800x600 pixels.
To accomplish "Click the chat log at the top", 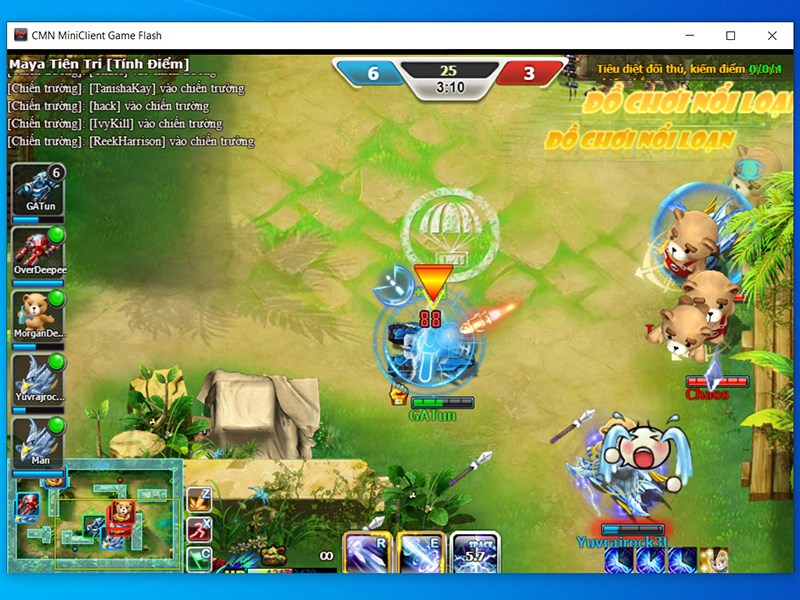I will [130, 106].
